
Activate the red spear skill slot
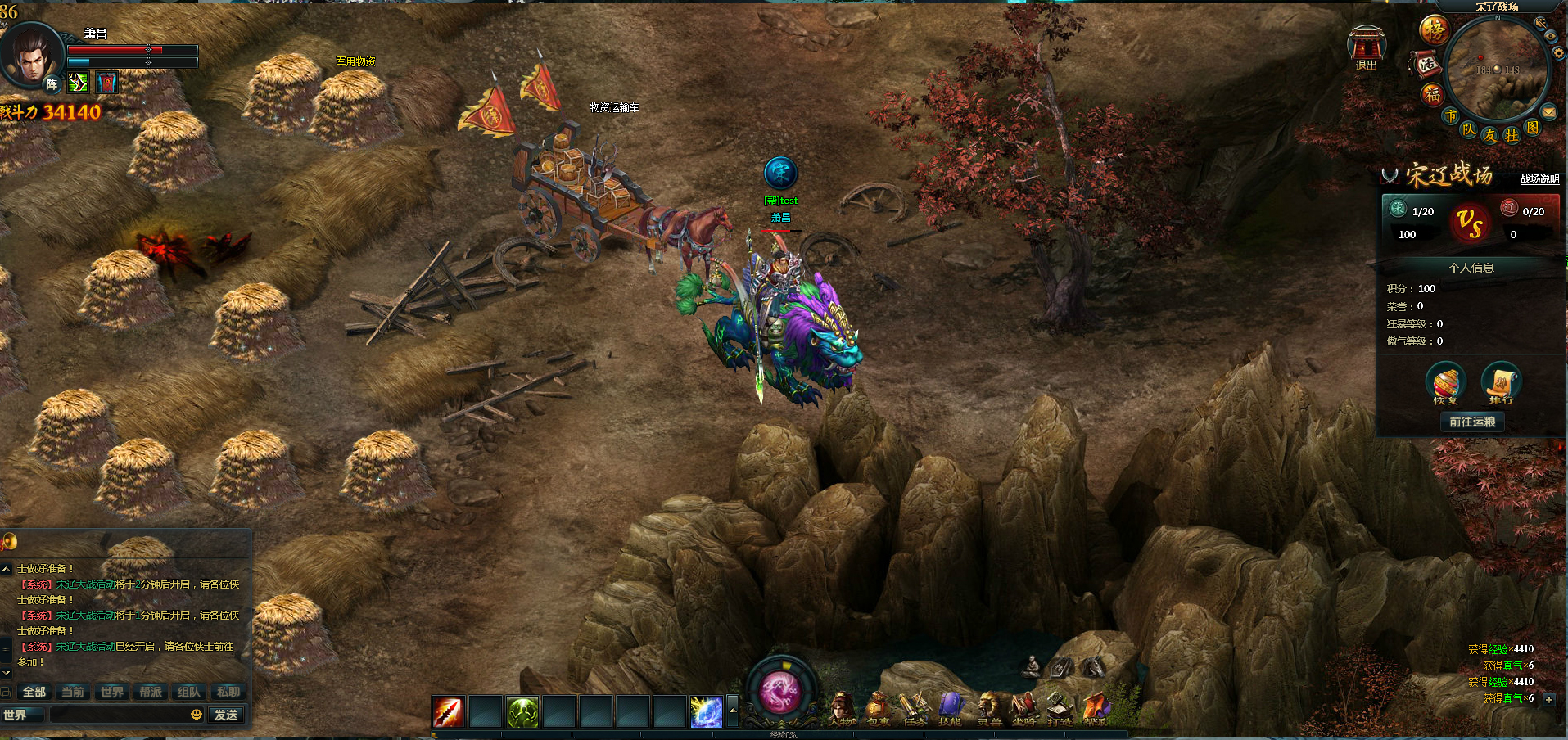pos(449,712)
